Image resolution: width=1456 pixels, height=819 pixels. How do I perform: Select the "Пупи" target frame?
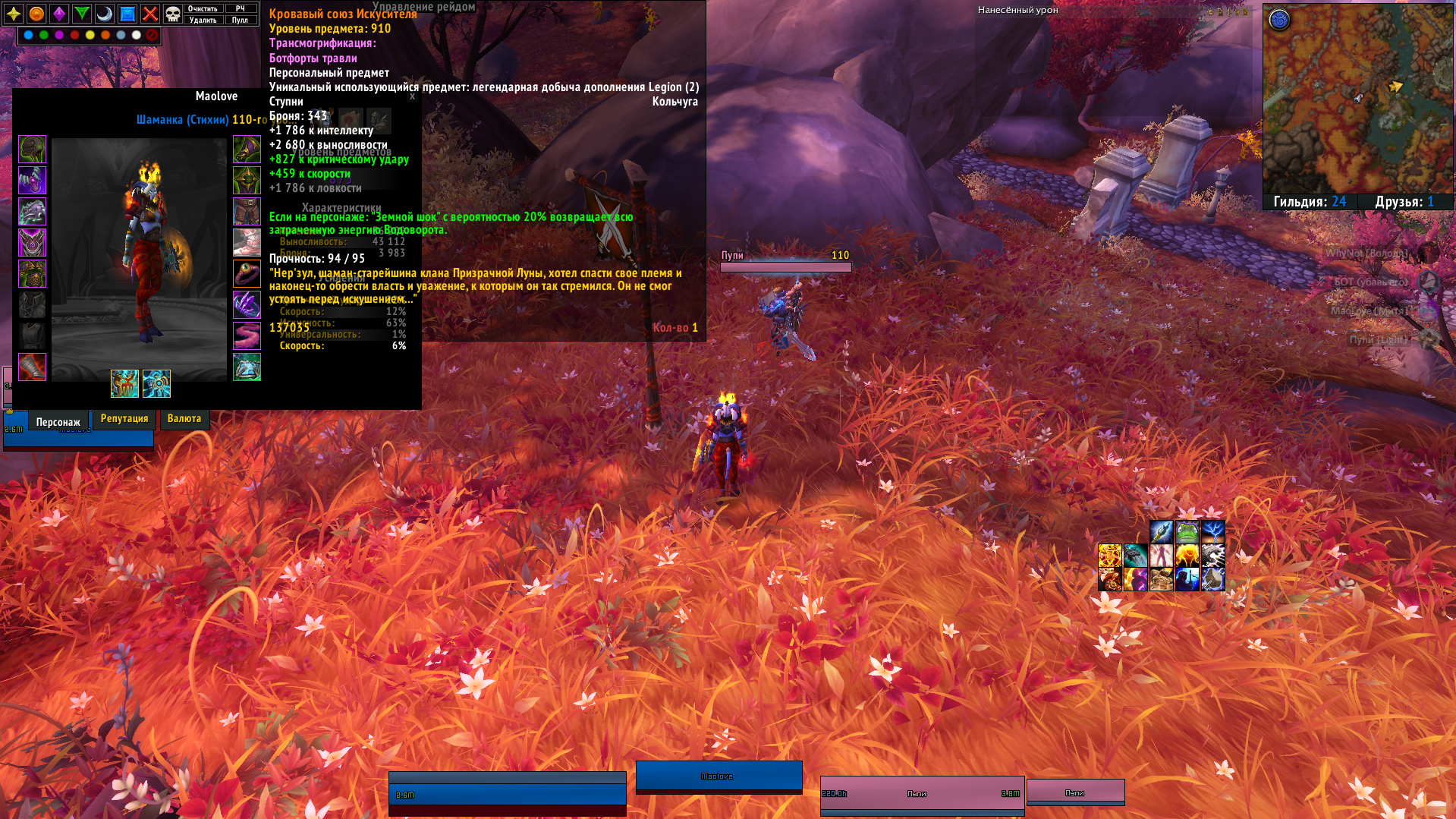pos(922,794)
